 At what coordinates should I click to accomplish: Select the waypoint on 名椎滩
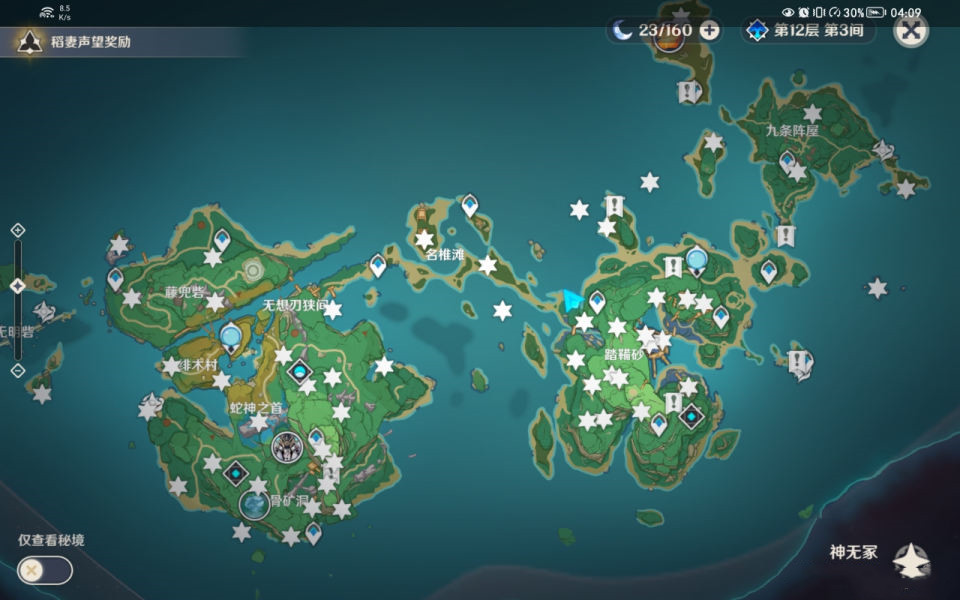click(x=469, y=206)
